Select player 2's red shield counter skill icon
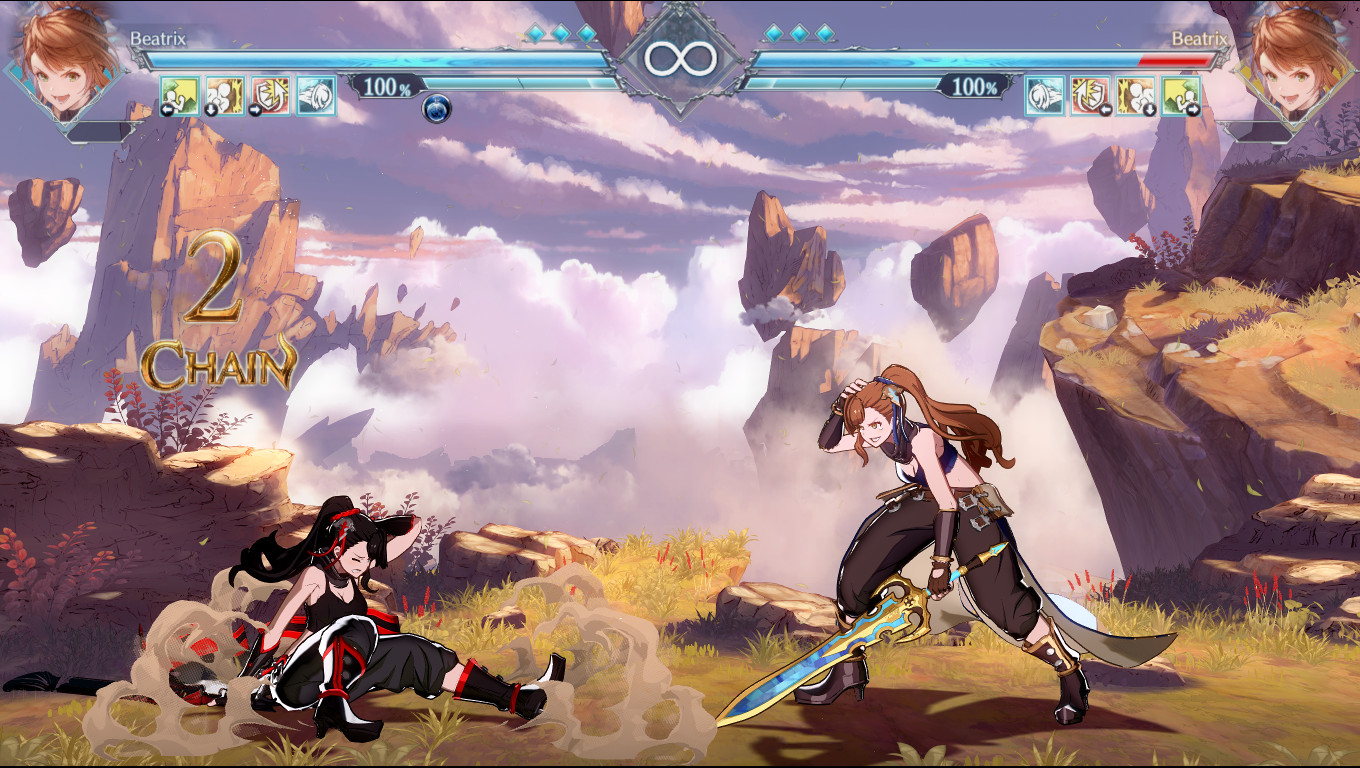This screenshot has width=1360, height=768. point(1089,96)
